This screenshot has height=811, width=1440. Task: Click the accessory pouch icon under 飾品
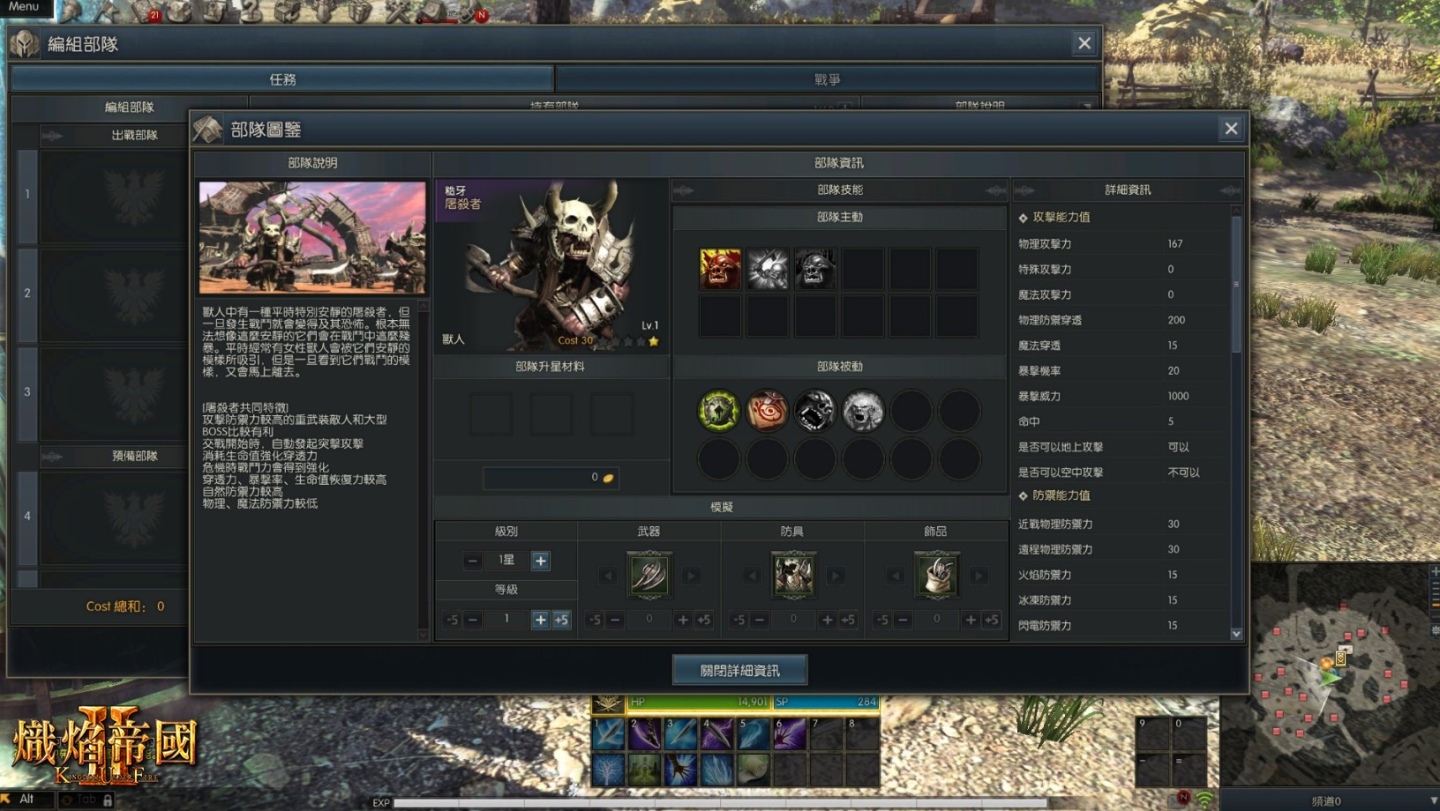click(936, 576)
